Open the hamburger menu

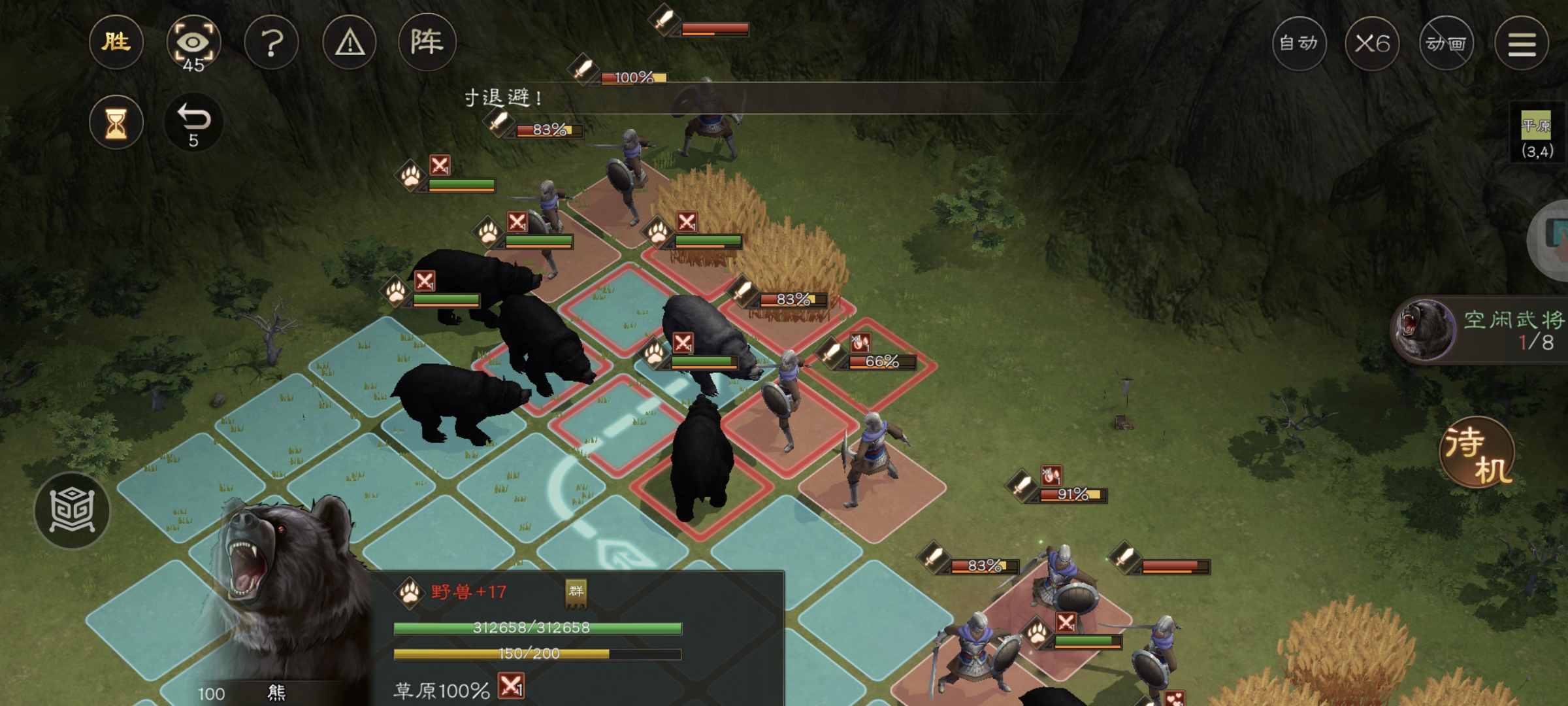click(x=1522, y=44)
